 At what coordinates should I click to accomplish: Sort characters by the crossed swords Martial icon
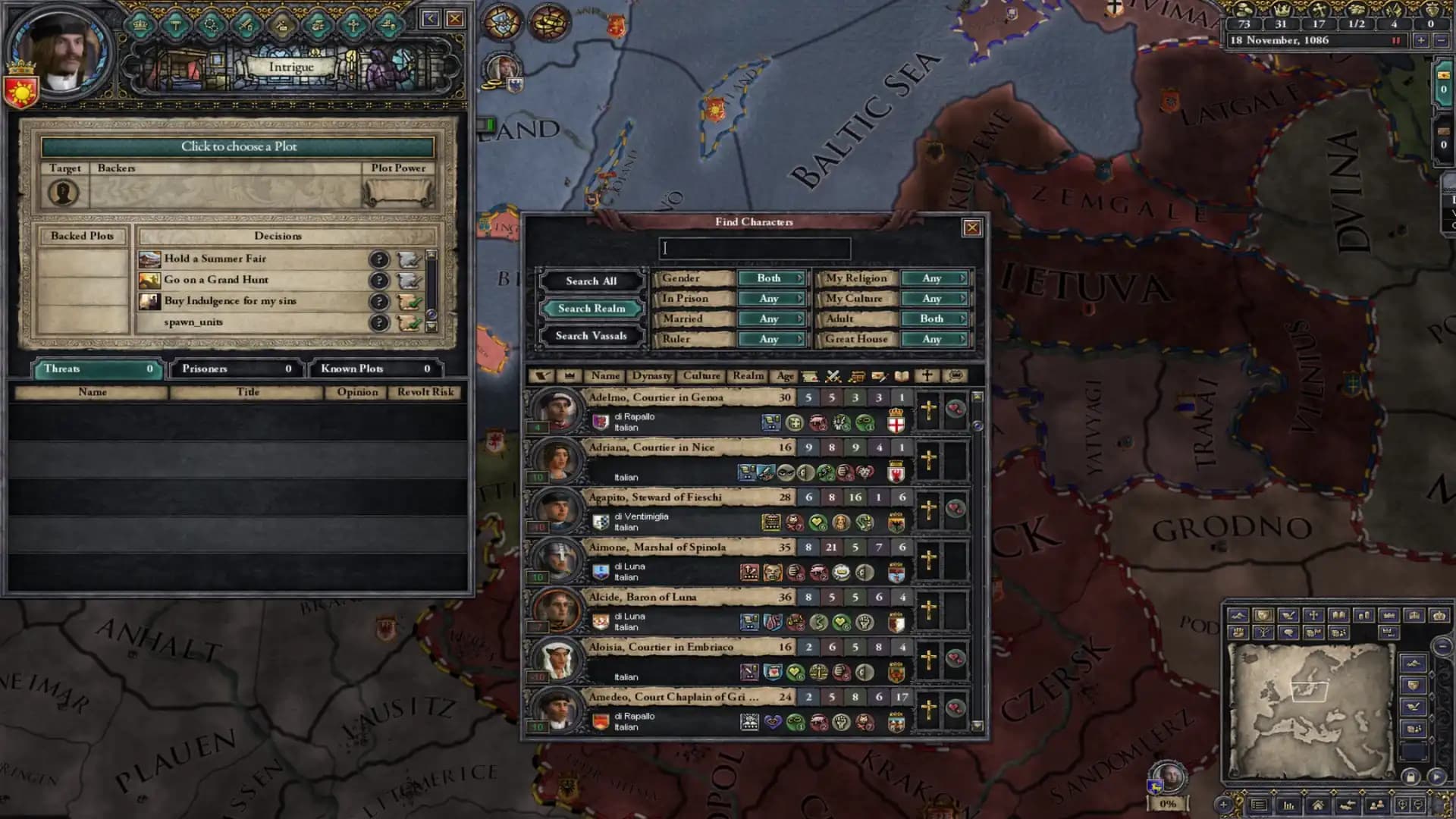(833, 376)
